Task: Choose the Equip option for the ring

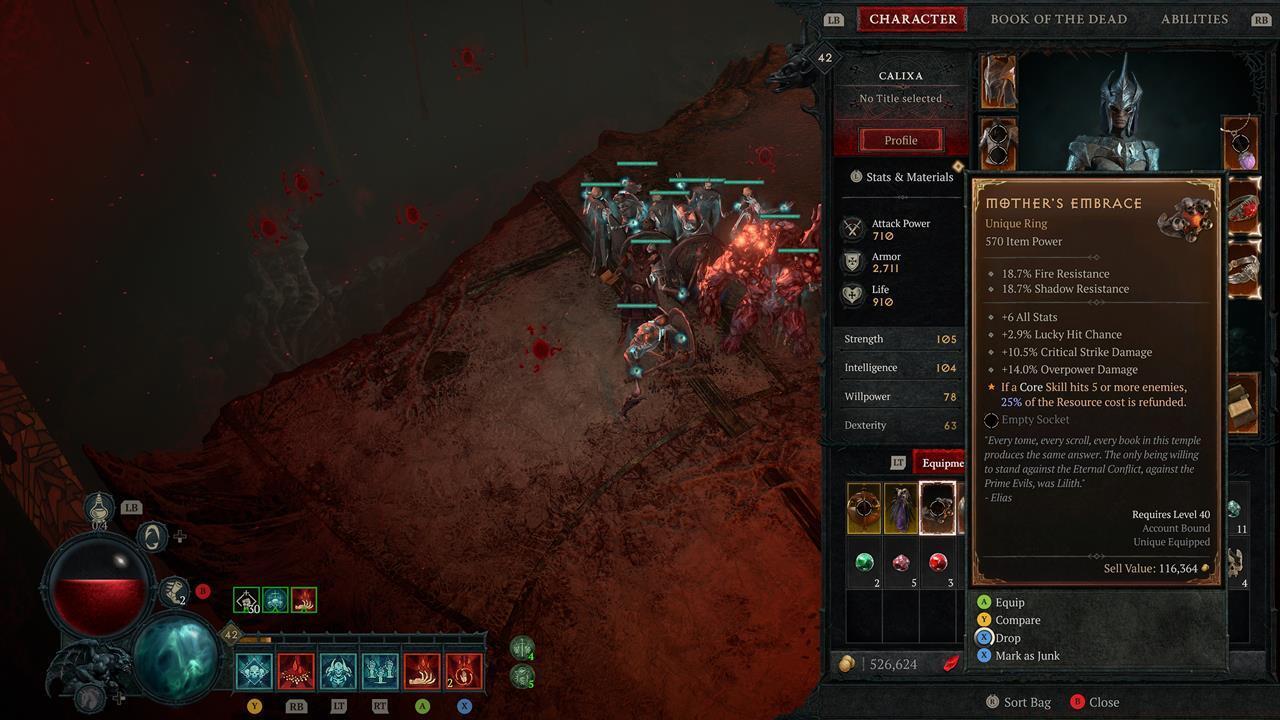Action: pos(1009,602)
